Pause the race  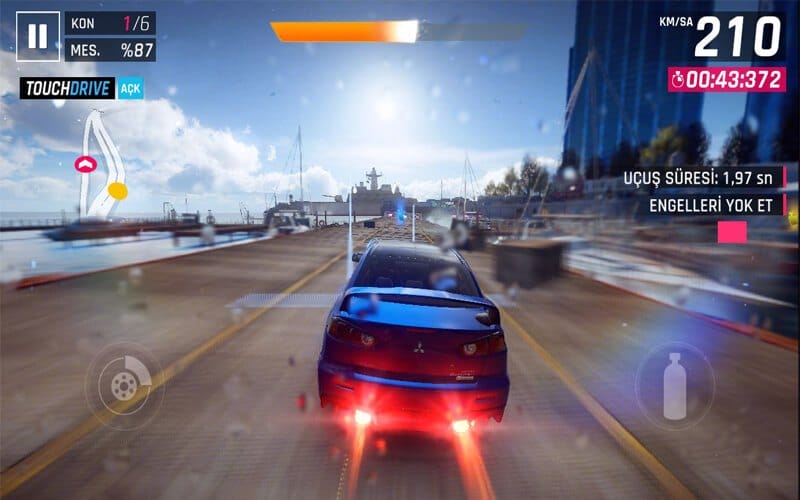[x=37, y=37]
